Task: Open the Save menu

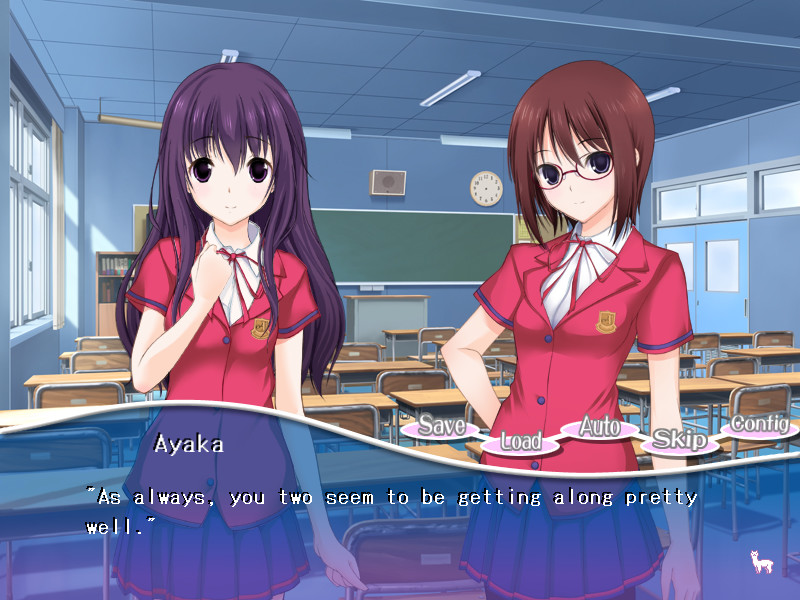Action: 441,426
